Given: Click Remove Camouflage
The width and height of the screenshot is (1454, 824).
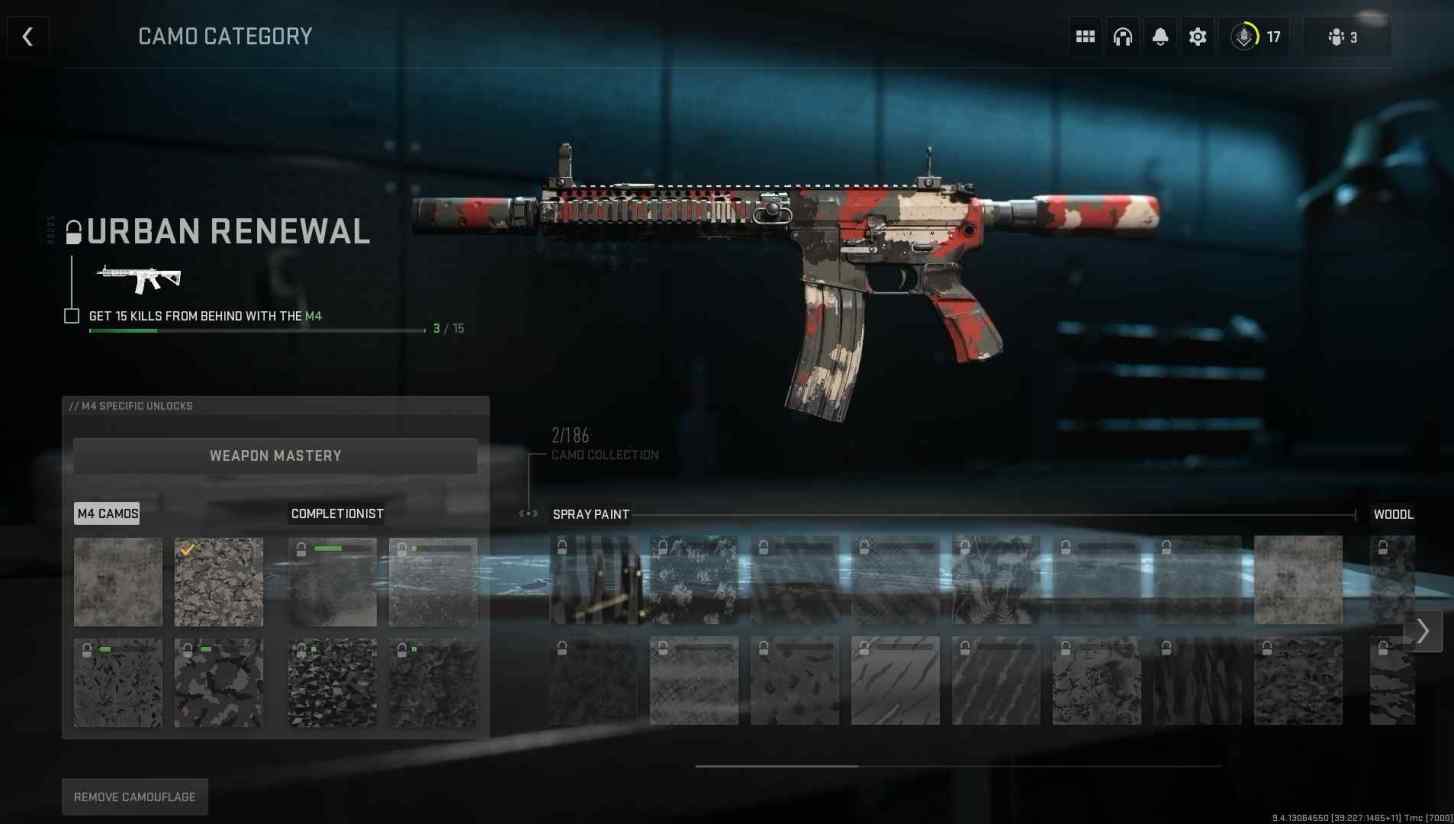Looking at the screenshot, I should coord(134,796).
